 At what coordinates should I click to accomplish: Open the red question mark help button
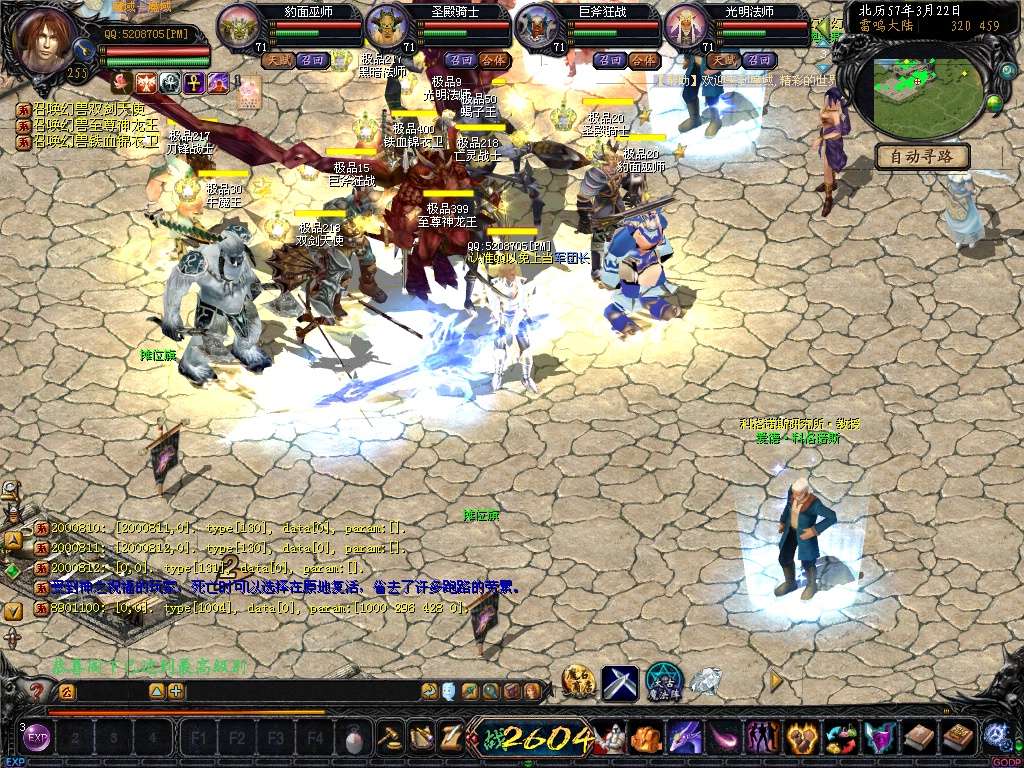click(x=38, y=690)
